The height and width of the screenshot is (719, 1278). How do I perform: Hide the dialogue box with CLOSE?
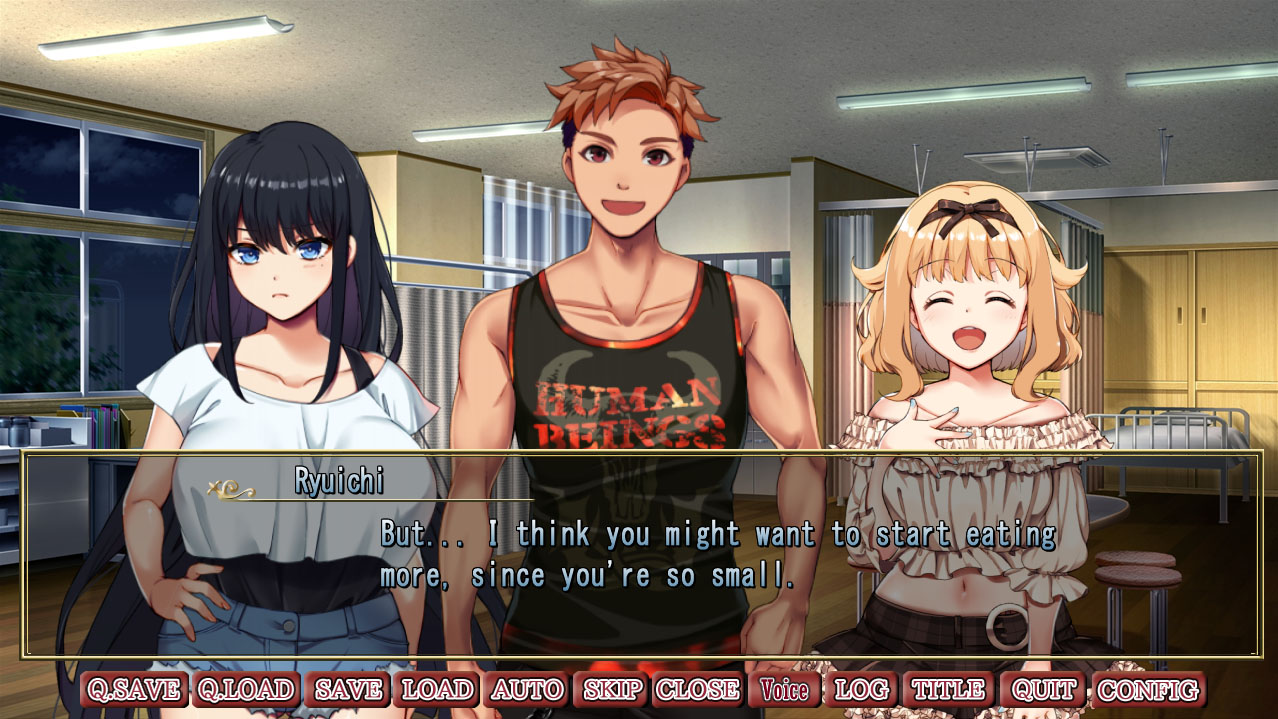coord(698,690)
